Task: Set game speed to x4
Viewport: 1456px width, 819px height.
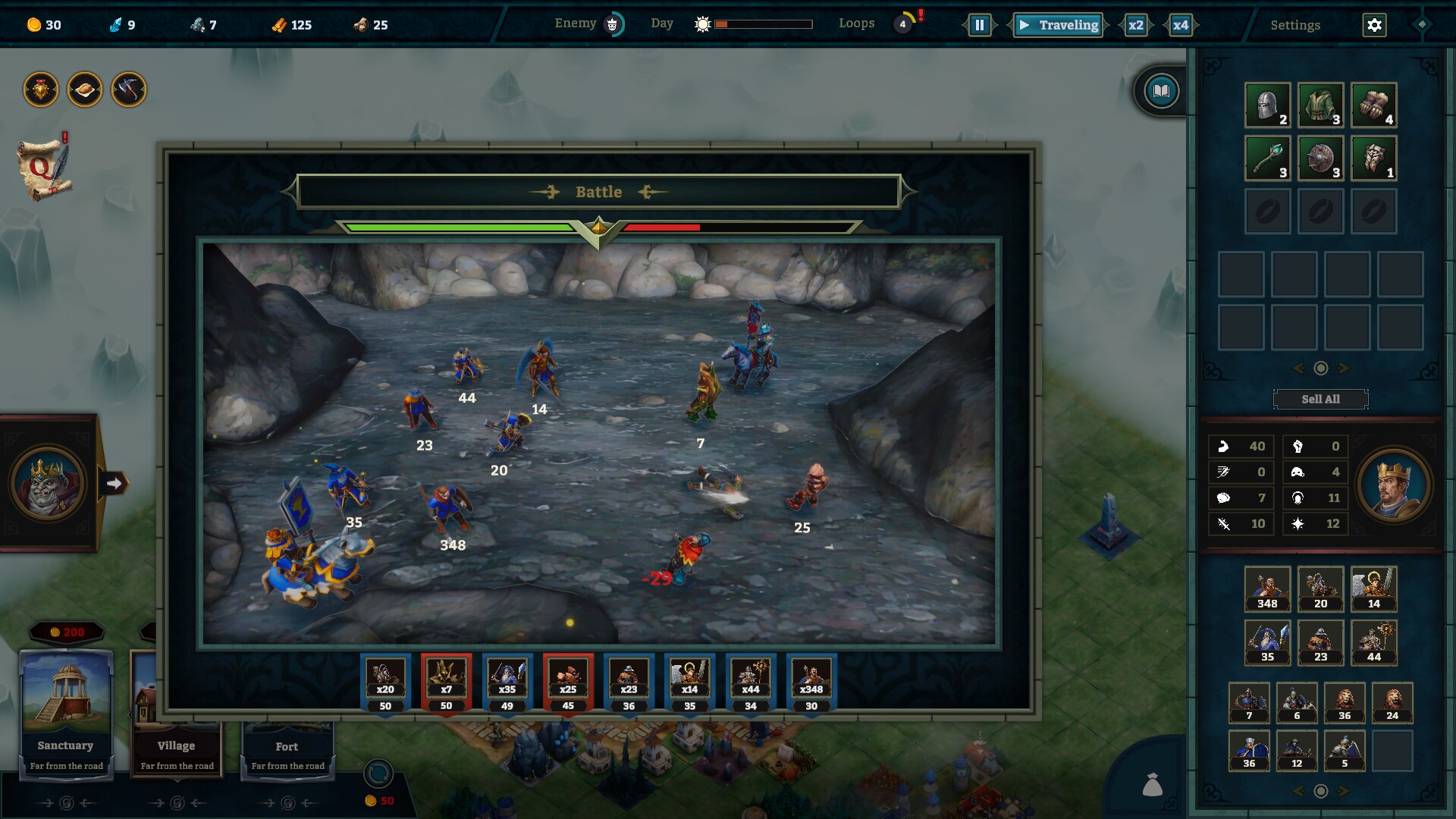Action: point(1181,25)
